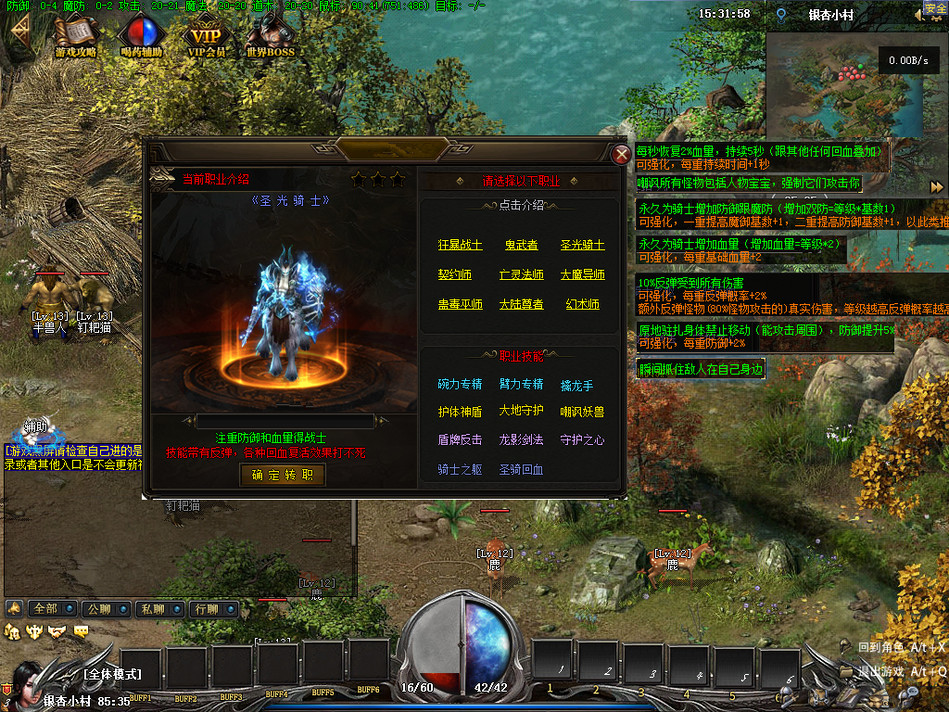
Task: Close the class introduction window
Action: click(621, 154)
